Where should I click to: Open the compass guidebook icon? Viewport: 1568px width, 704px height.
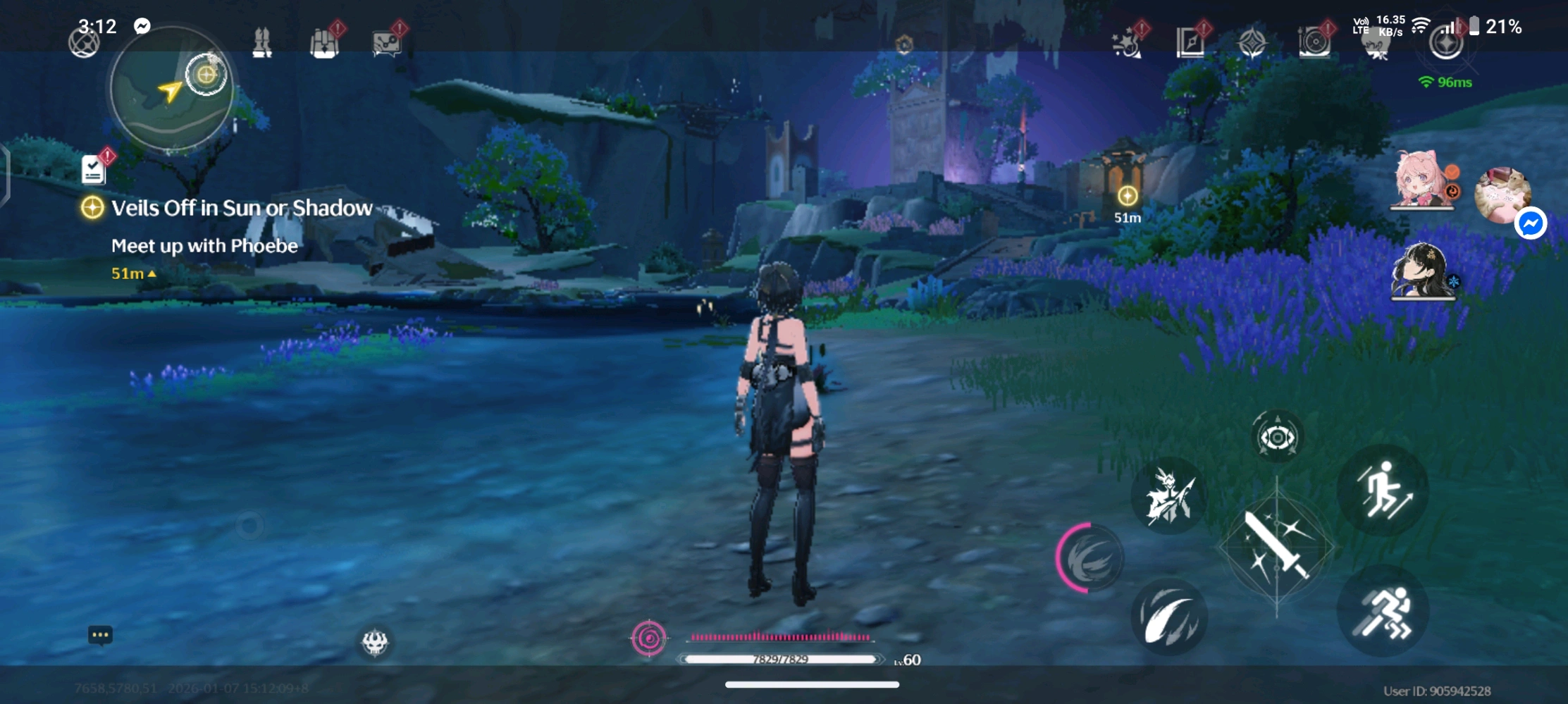[1190, 44]
